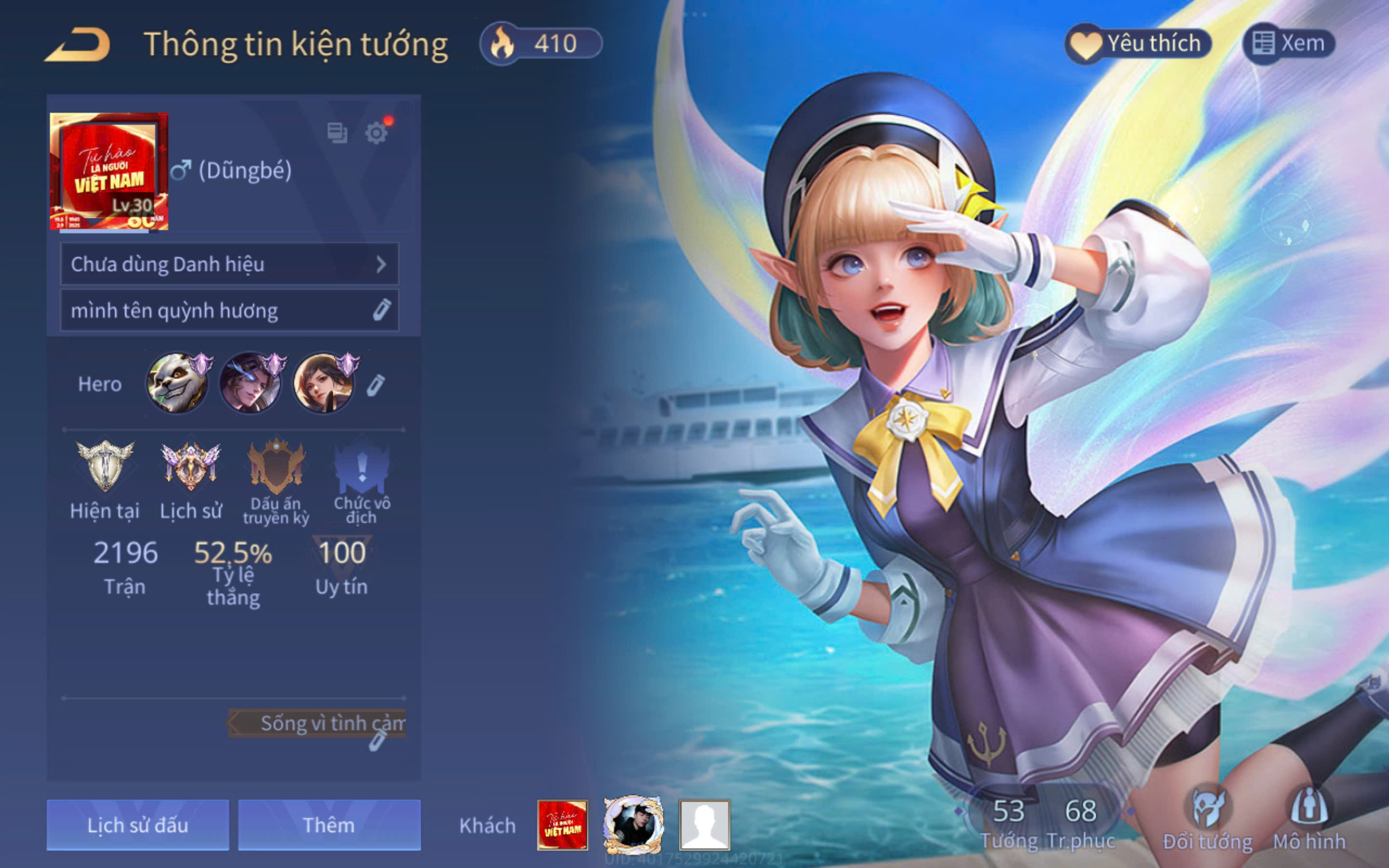Open the Xem view button

click(x=1289, y=43)
